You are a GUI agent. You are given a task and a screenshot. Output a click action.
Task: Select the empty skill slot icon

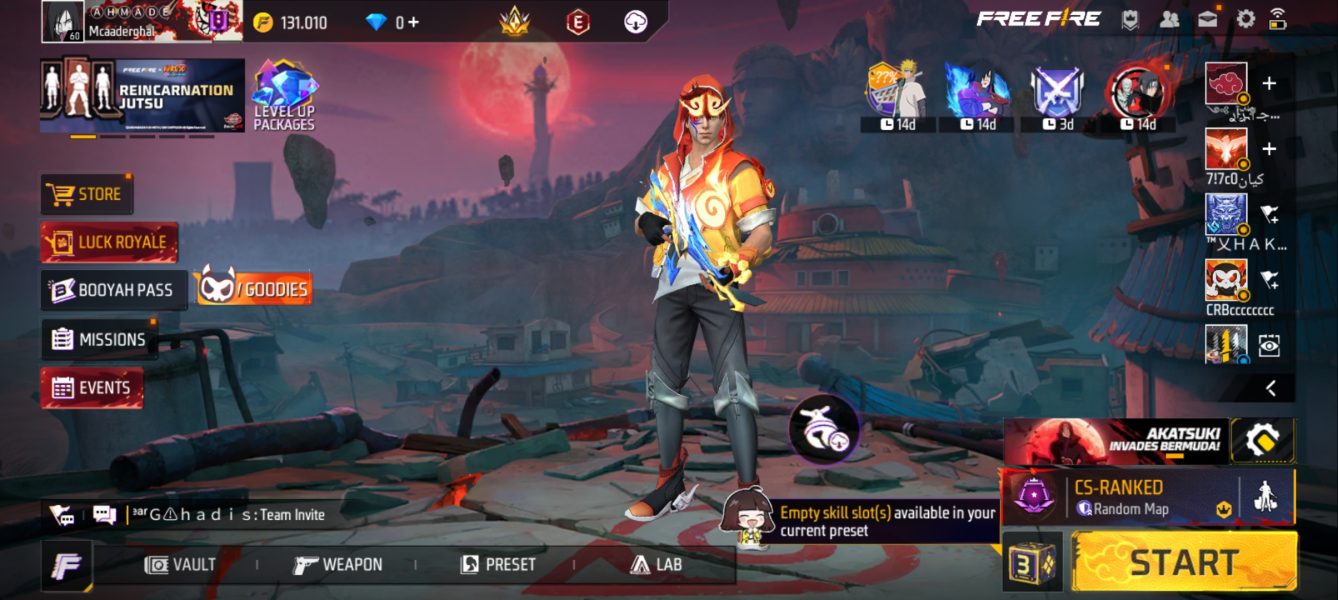pyautogui.click(x=824, y=428)
